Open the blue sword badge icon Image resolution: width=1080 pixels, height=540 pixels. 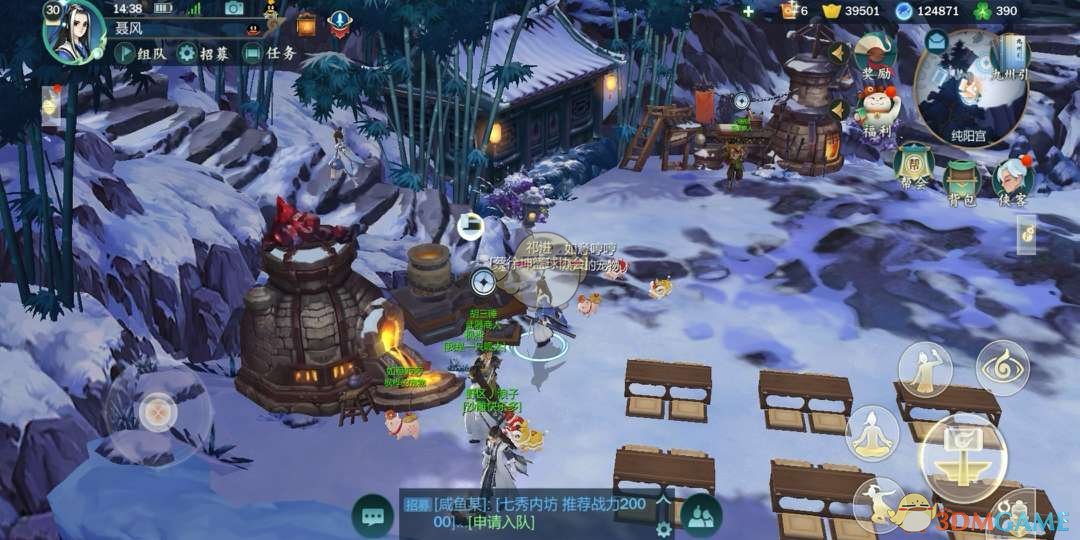tap(340, 22)
